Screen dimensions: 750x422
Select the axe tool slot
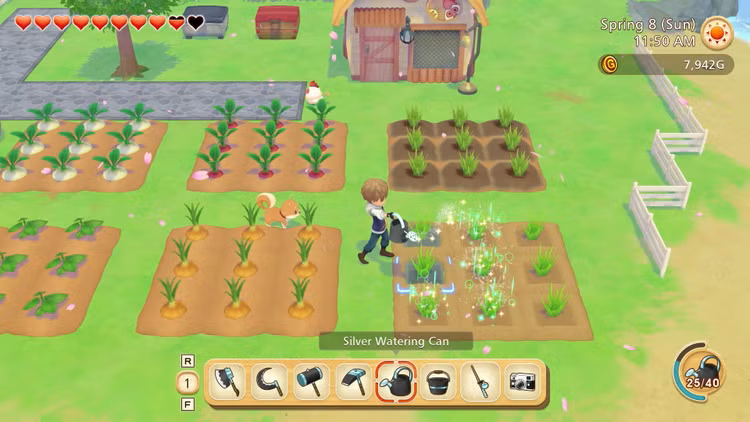click(228, 381)
